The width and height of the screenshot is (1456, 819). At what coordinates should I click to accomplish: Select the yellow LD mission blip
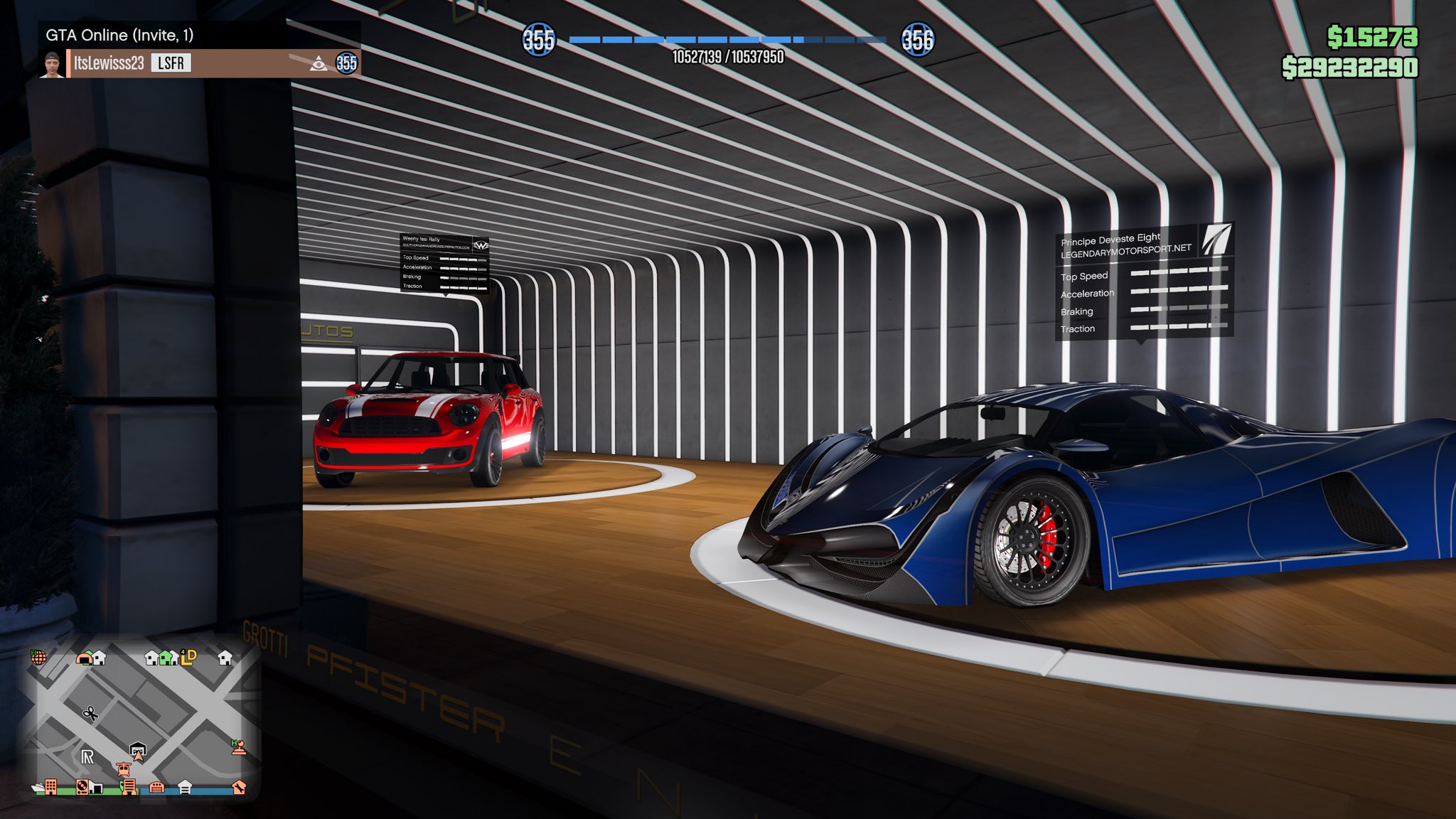click(x=188, y=657)
